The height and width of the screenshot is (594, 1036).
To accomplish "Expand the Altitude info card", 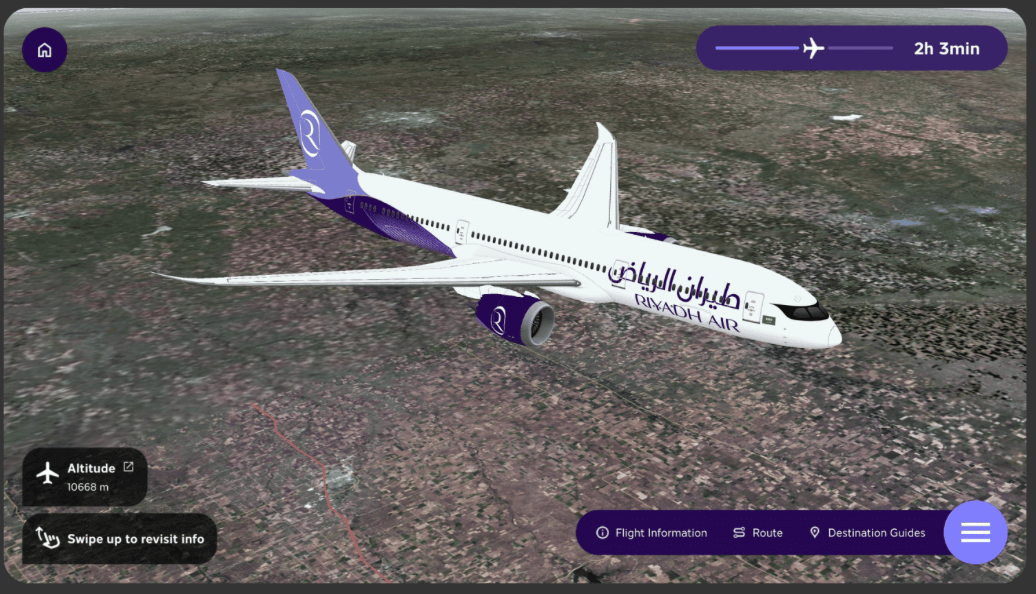I will pyautogui.click(x=128, y=467).
